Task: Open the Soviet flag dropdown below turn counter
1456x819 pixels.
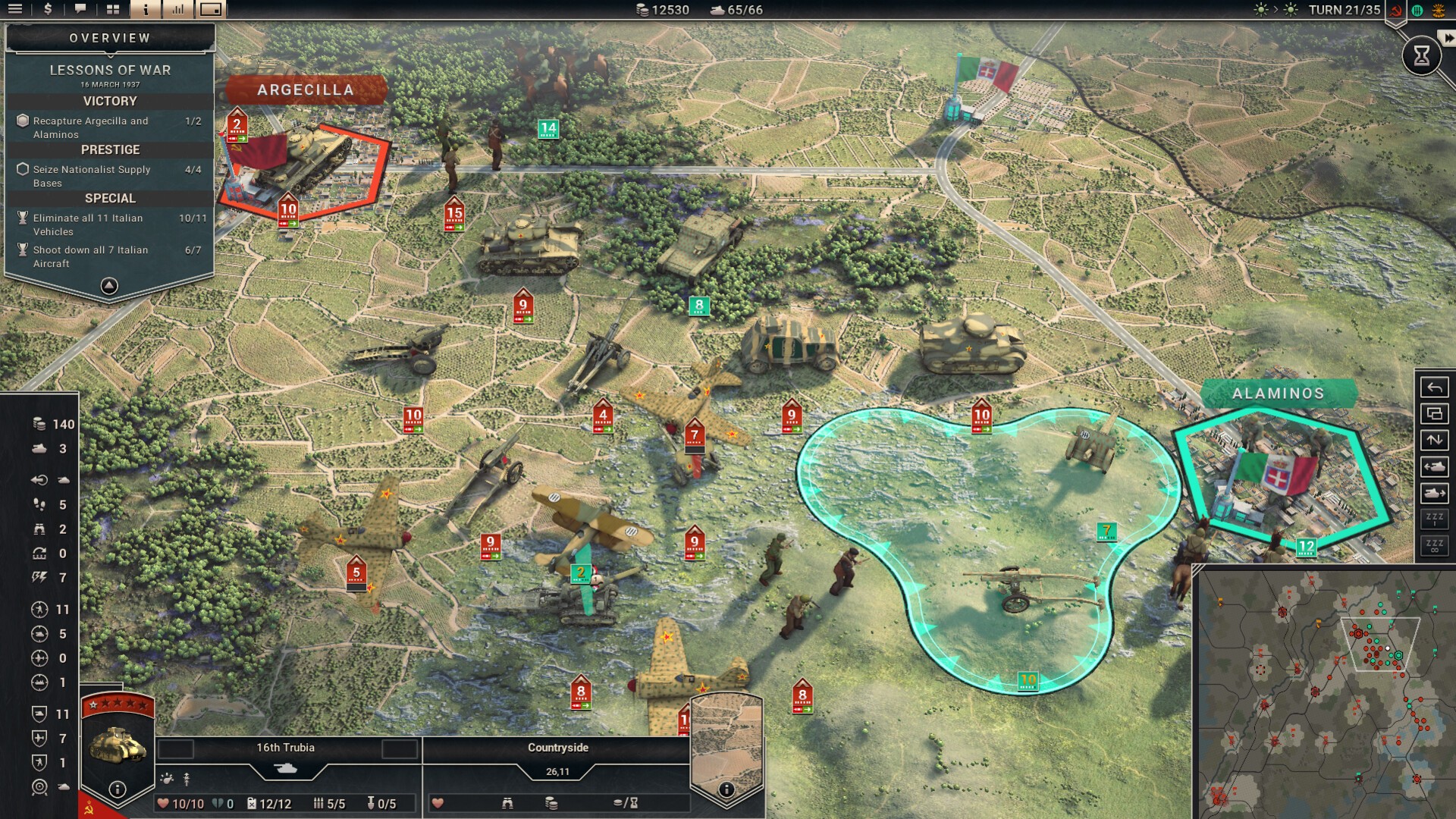Action: point(1396,11)
